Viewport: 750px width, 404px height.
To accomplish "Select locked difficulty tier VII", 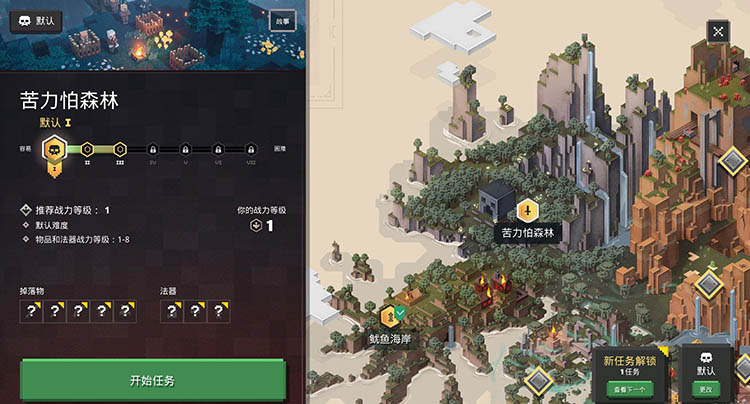I will point(250,150).
